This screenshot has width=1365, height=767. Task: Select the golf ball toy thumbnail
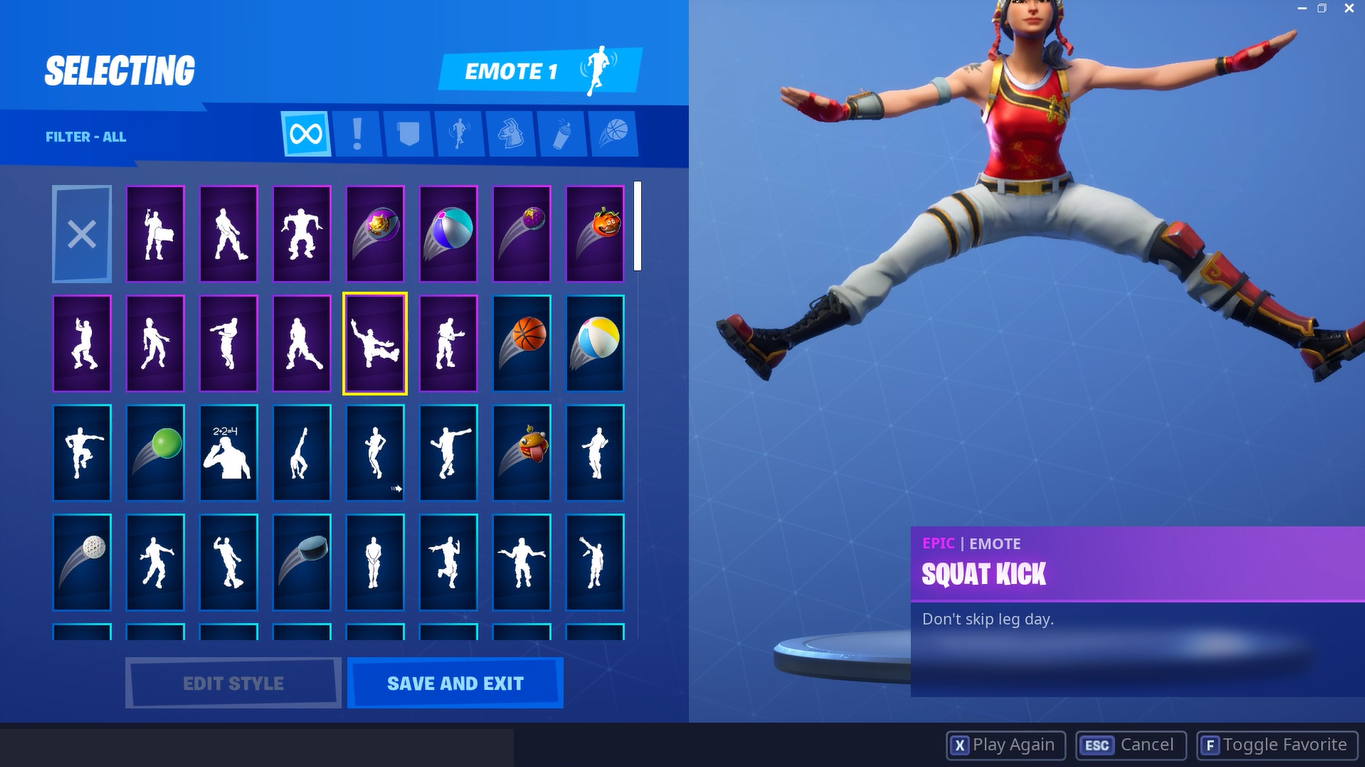click(81, 562)
